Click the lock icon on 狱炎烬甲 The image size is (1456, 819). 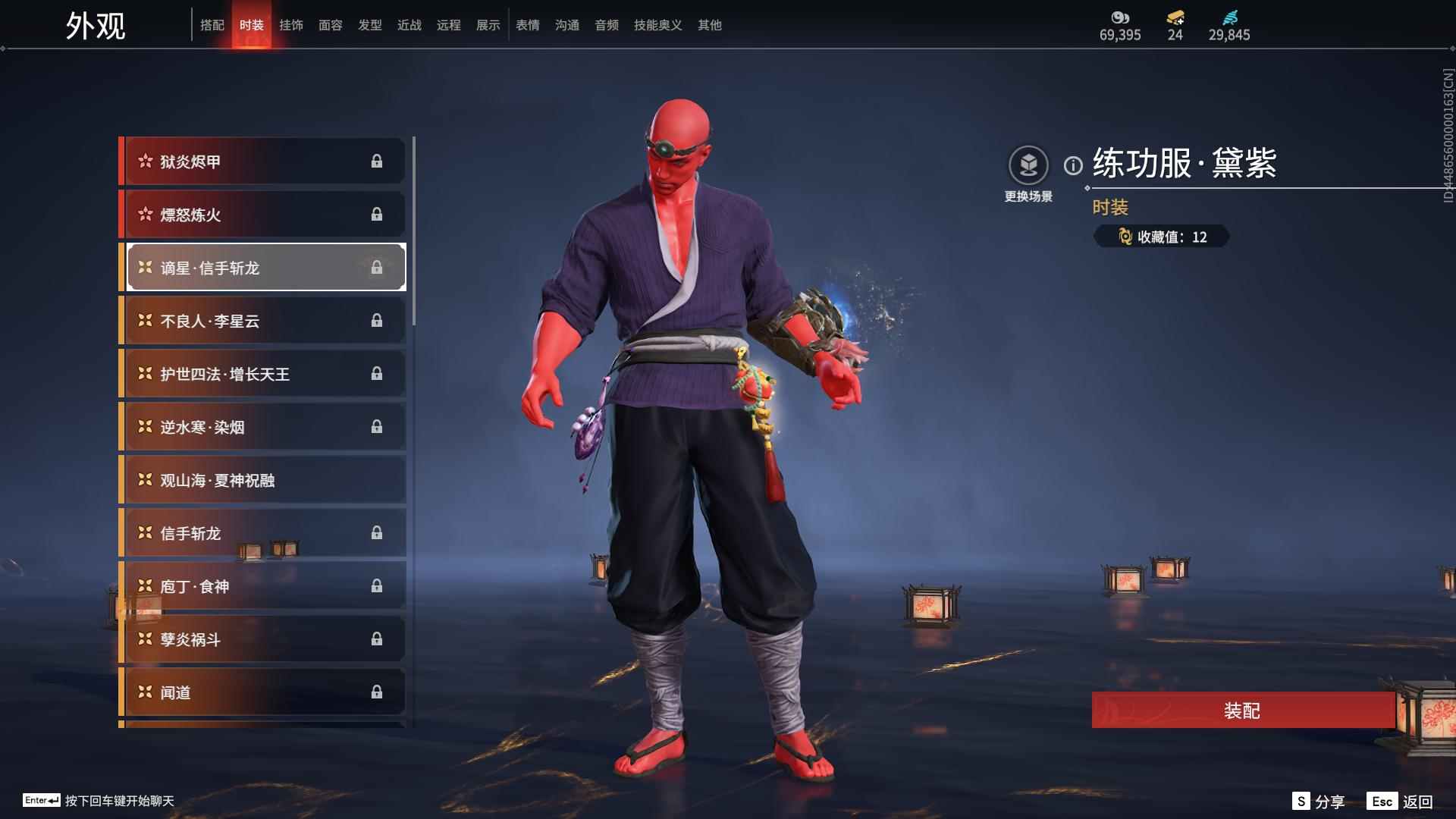[x=377, y=161]
